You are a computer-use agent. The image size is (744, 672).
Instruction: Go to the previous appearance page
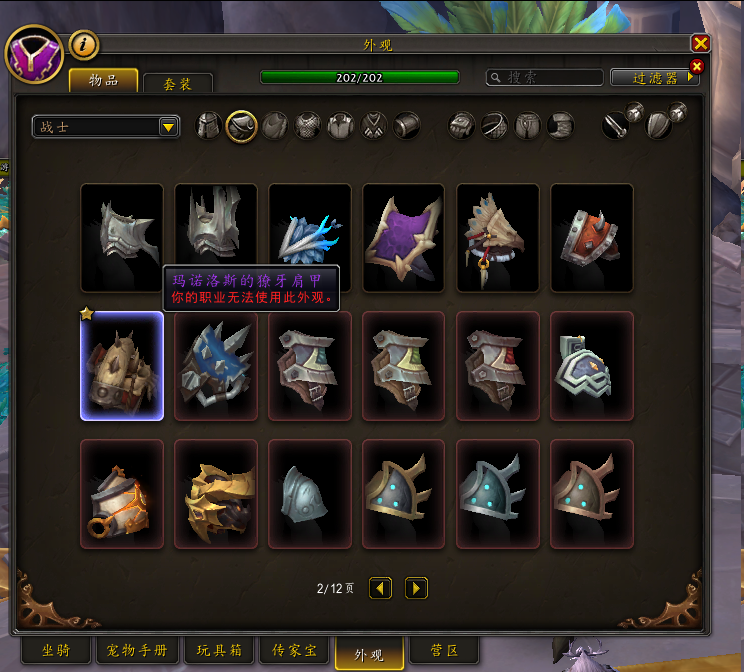[380, 588]
